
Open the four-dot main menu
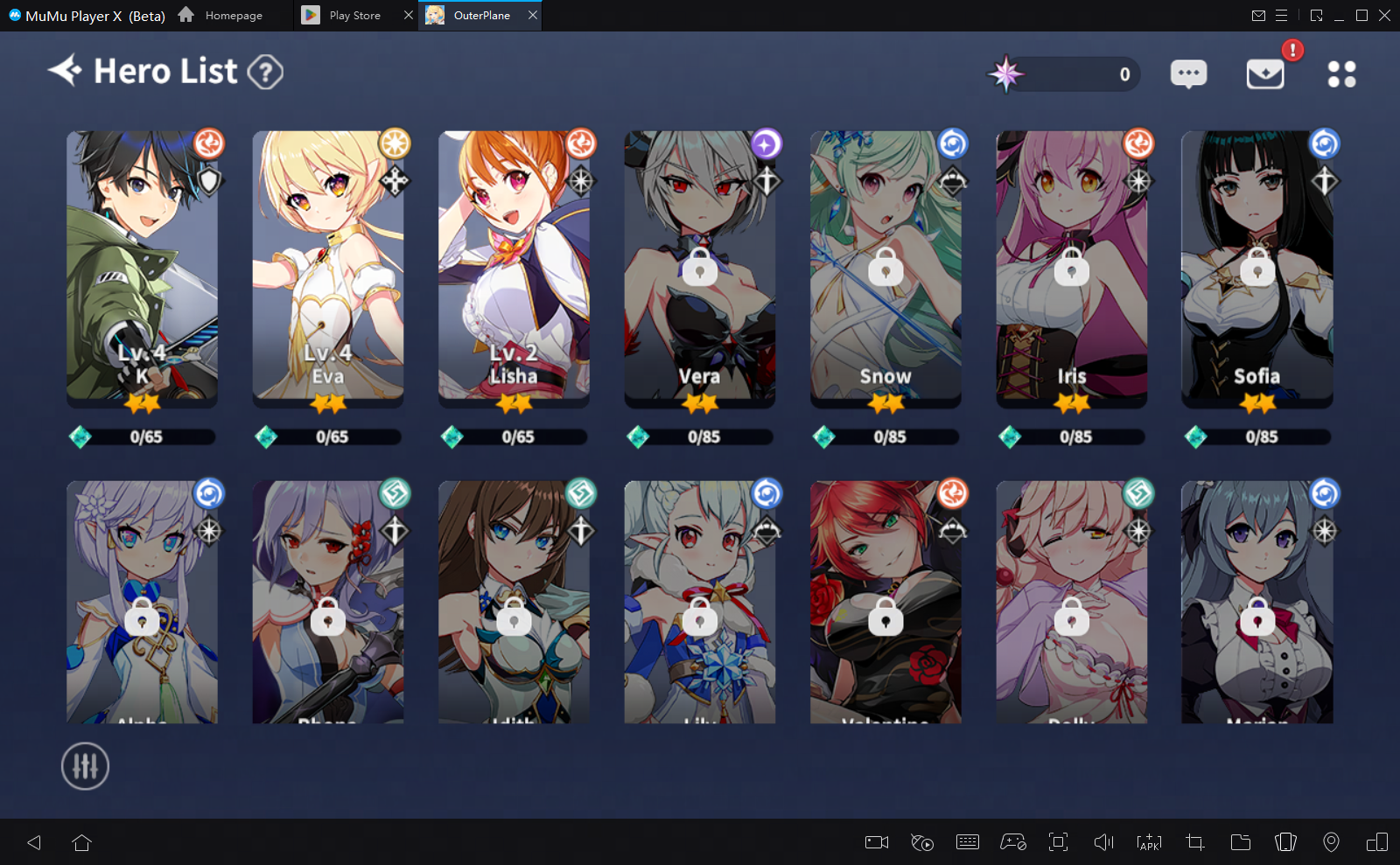click(x=1341, y=73)
